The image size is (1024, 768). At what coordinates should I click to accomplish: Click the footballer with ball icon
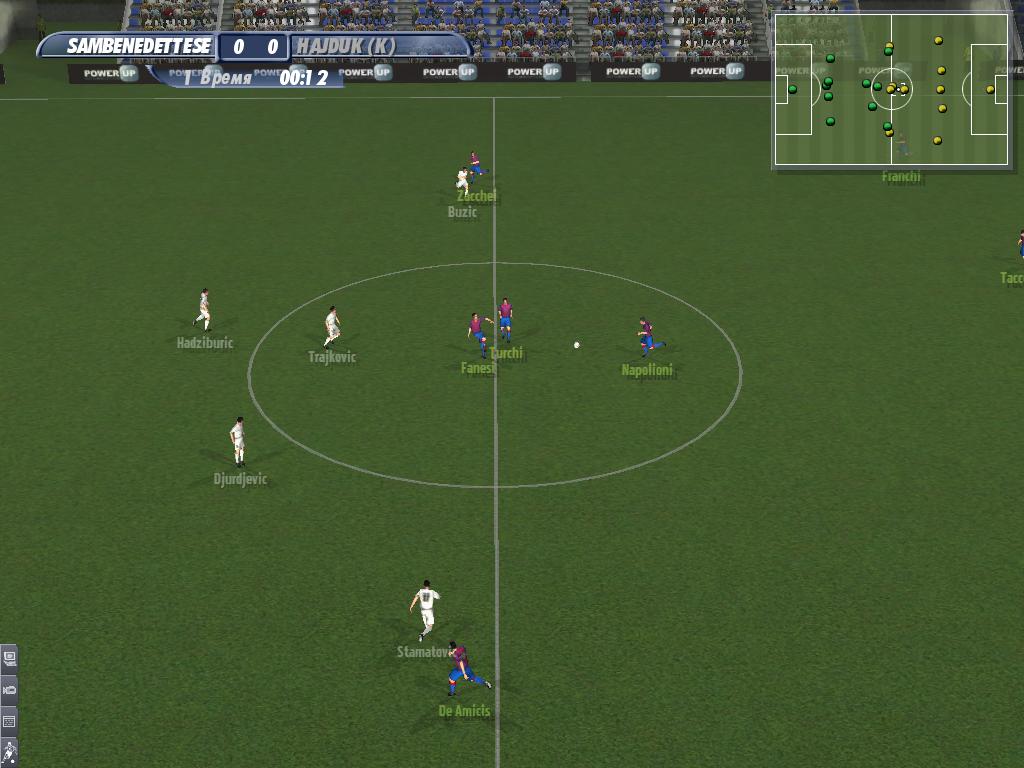click(x=9, y=750)
